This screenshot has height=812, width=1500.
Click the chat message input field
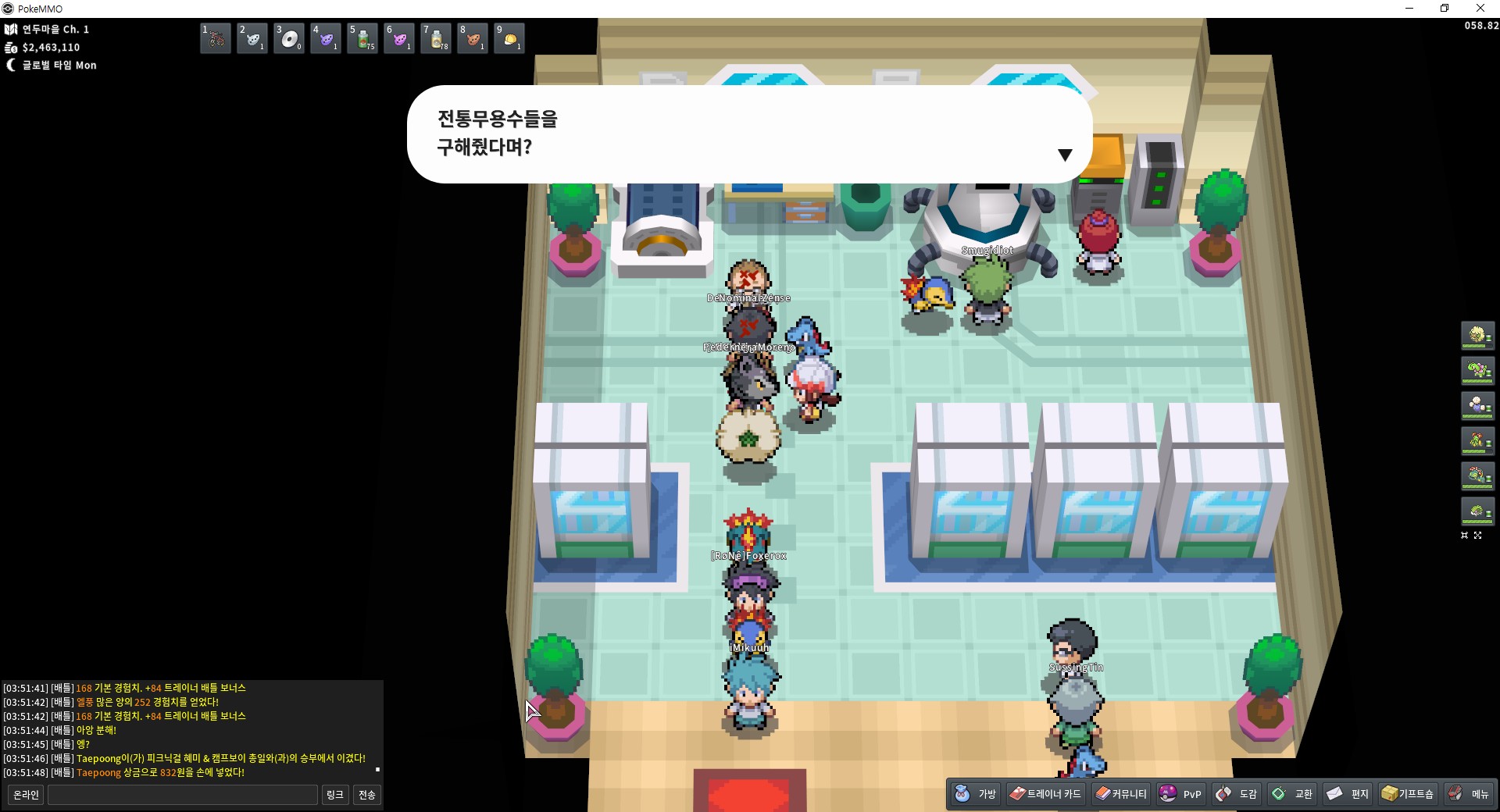183,795
